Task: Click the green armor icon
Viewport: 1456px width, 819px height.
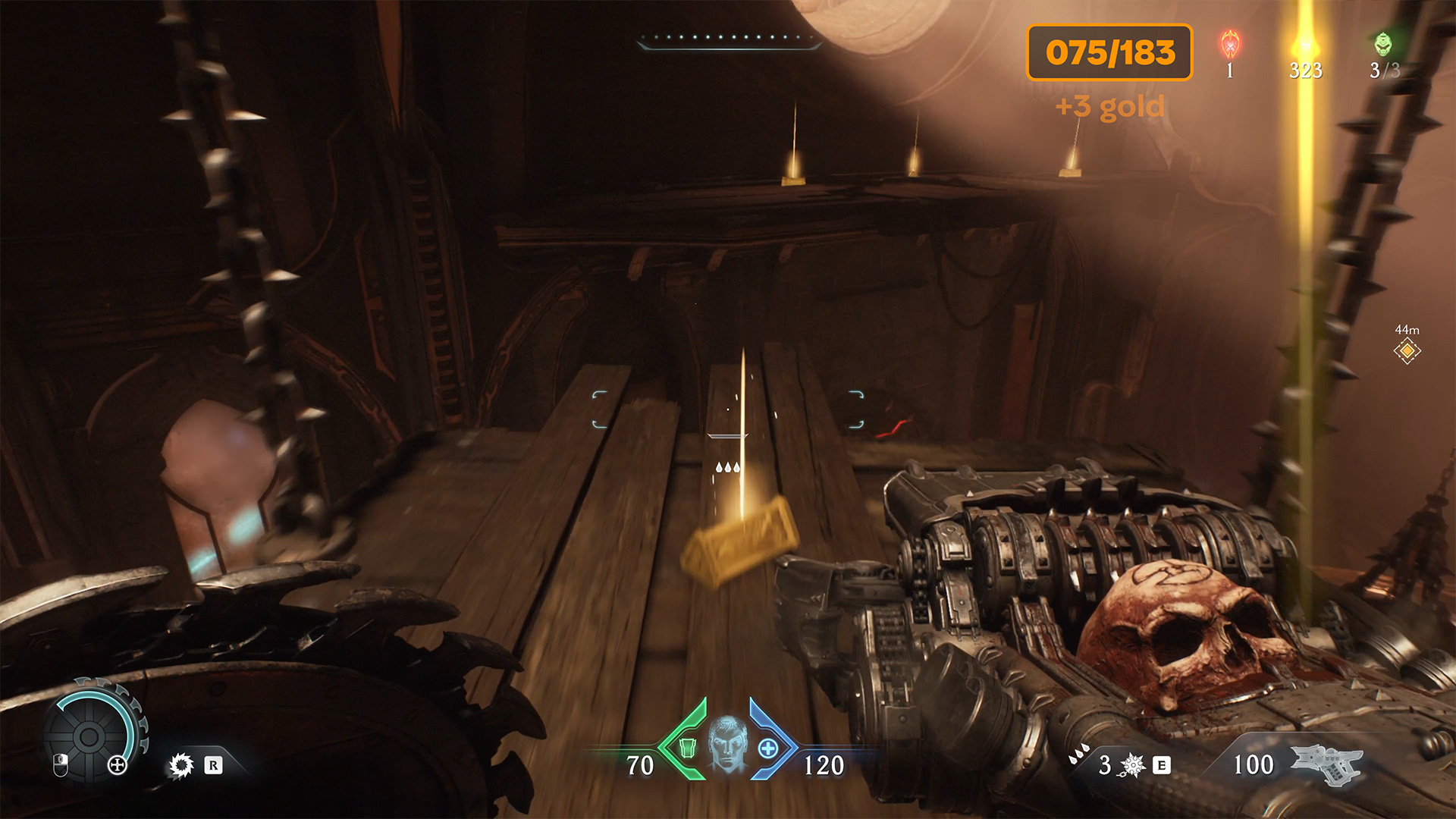Action: point(687,748)
